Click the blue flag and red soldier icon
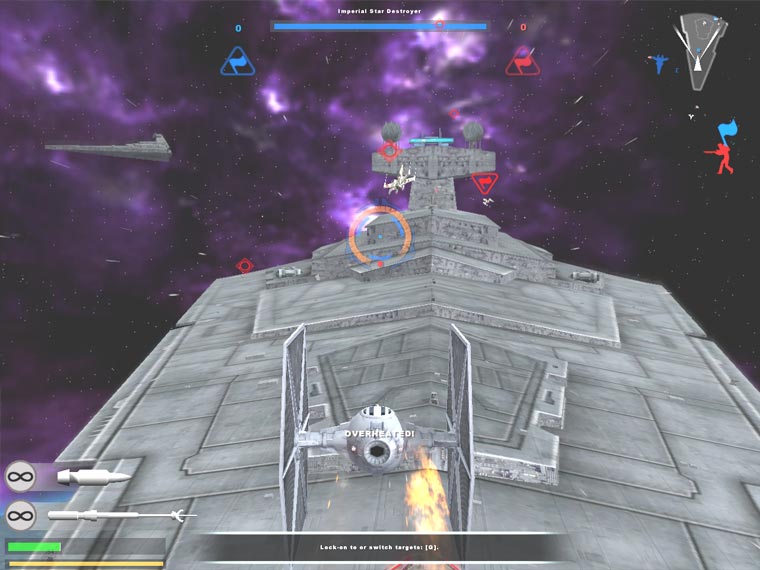 [x=721, y=146]
